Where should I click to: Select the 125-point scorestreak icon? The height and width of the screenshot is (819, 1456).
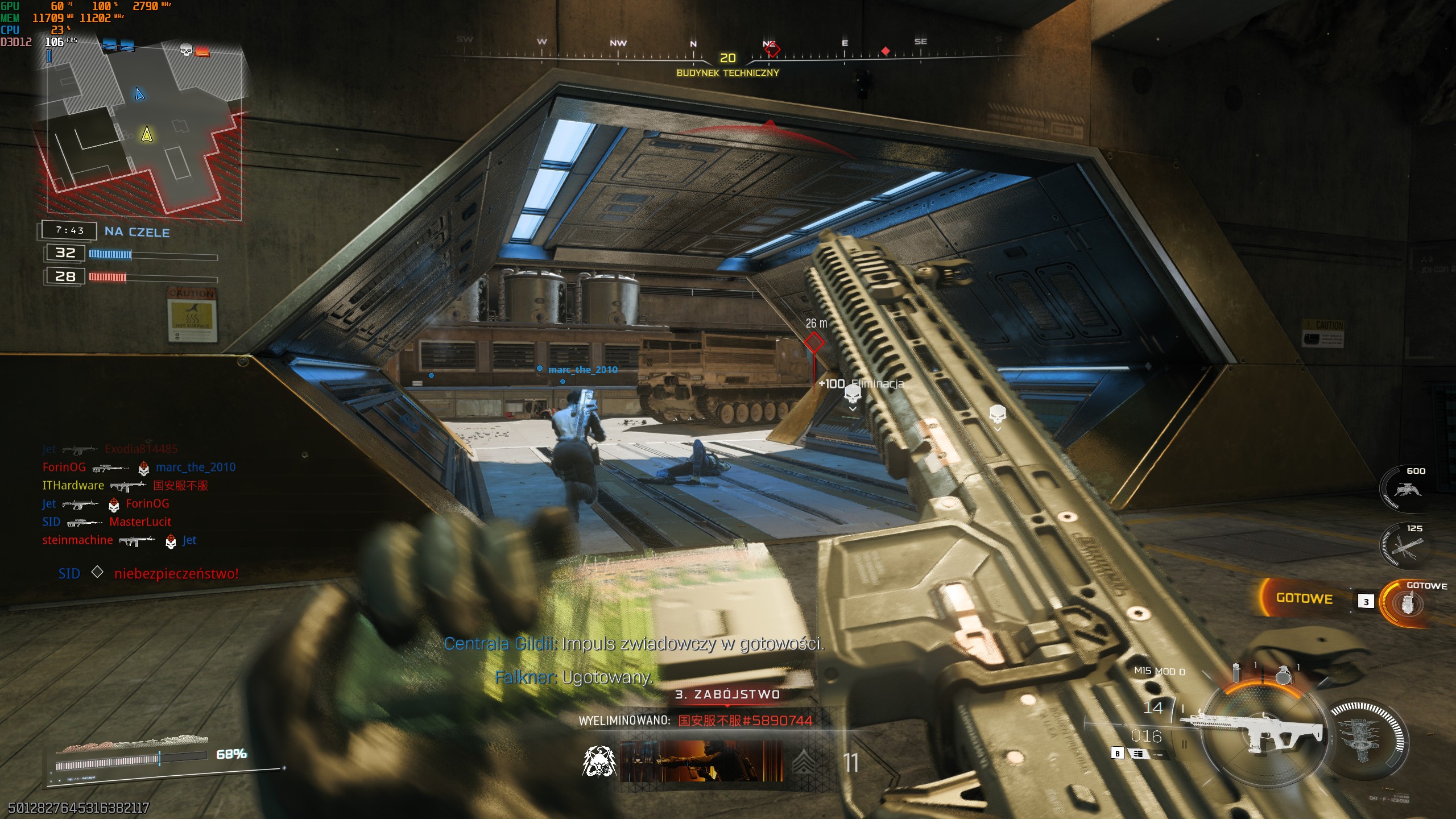[x=1406, y=547]
